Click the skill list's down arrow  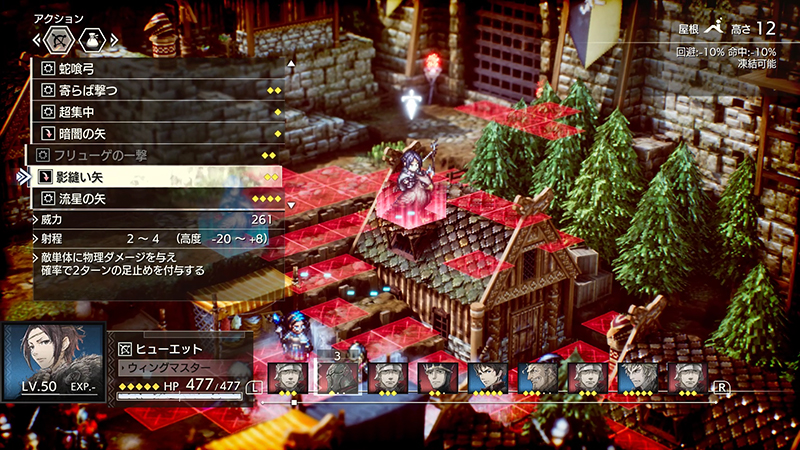click(291, 205)
